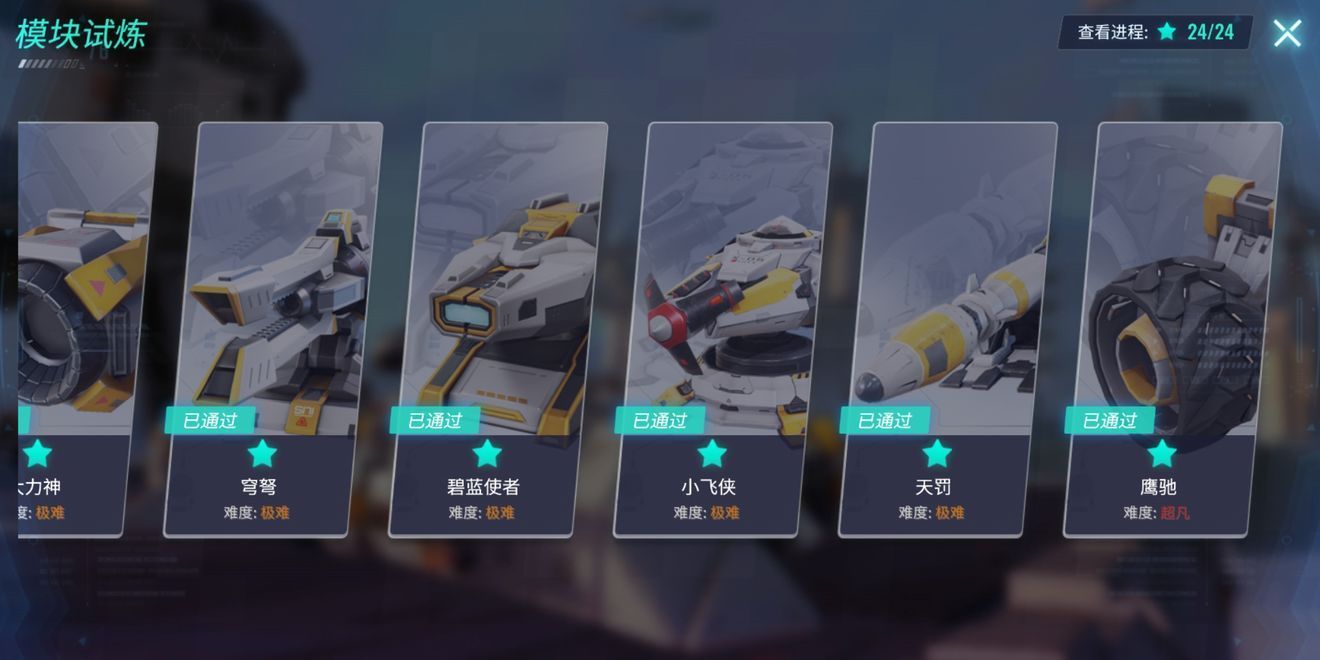This screenshot has height=660, width=1320.
Task: Pick the 天罚 missile module card
Action: (947, 330)
